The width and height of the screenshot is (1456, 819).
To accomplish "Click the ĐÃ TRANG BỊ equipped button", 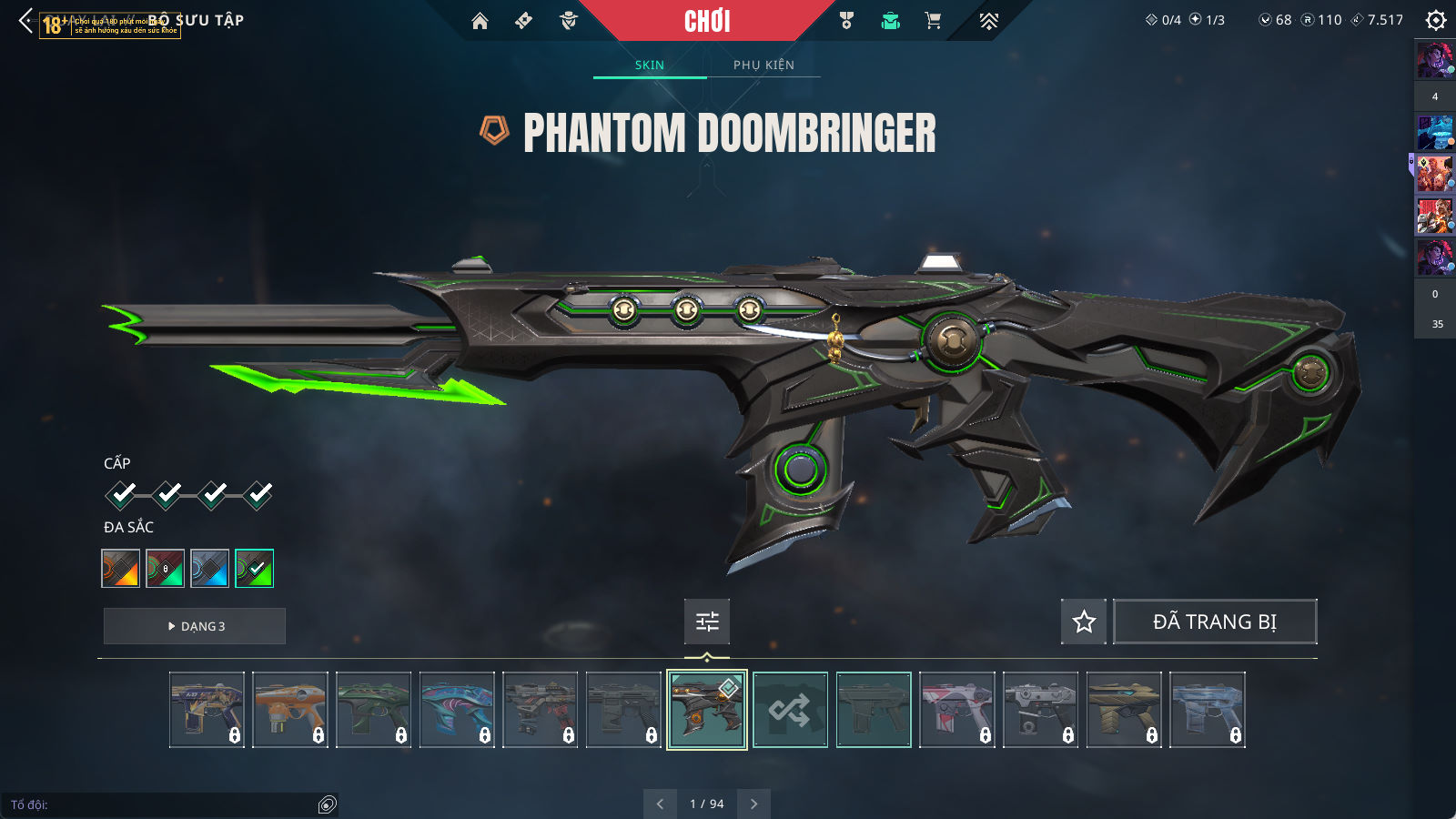I will pyautogui.click(x=1215, y=622).
